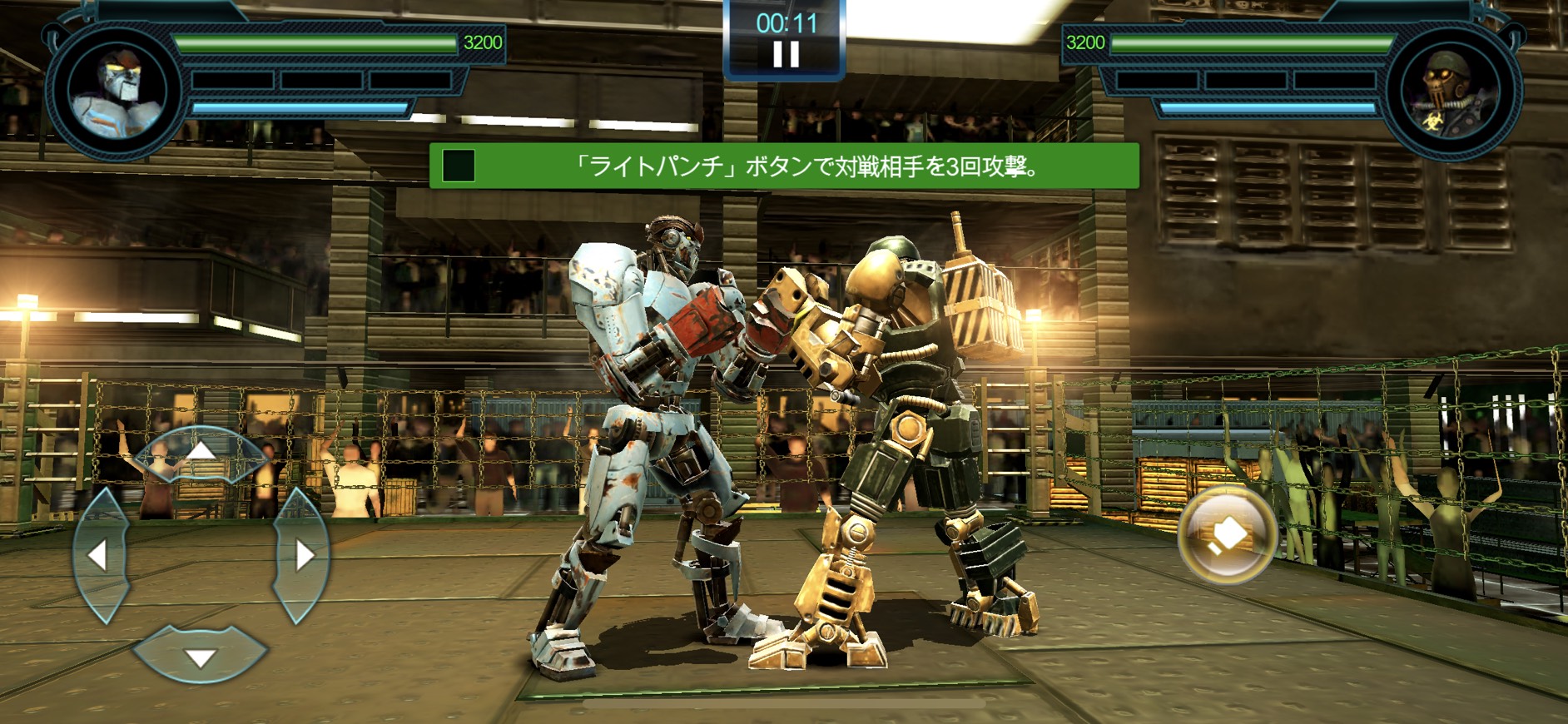Tap the down arrow on the movement pad
Image resolution: width=1568 pixels, height=724 pixels.
pos(200,656)
